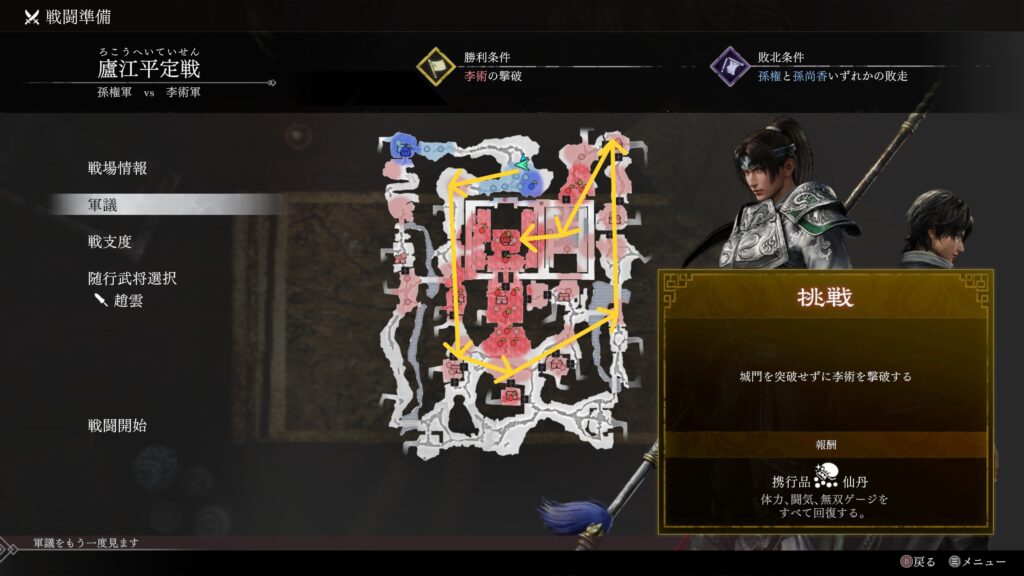Select the 軍議 war council entry
The image size is (1024, 576).
tap(103, 204)
